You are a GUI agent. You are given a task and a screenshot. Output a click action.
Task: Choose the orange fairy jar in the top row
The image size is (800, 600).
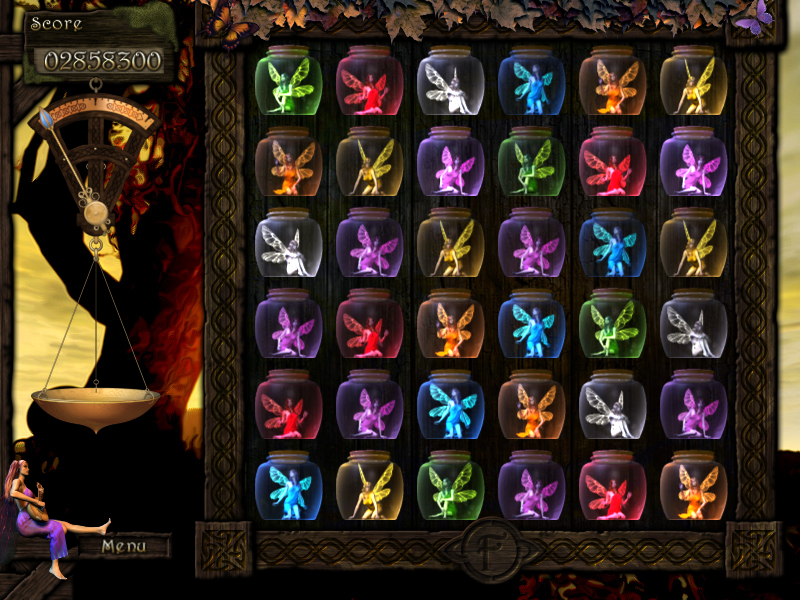[x=612, y=82]
